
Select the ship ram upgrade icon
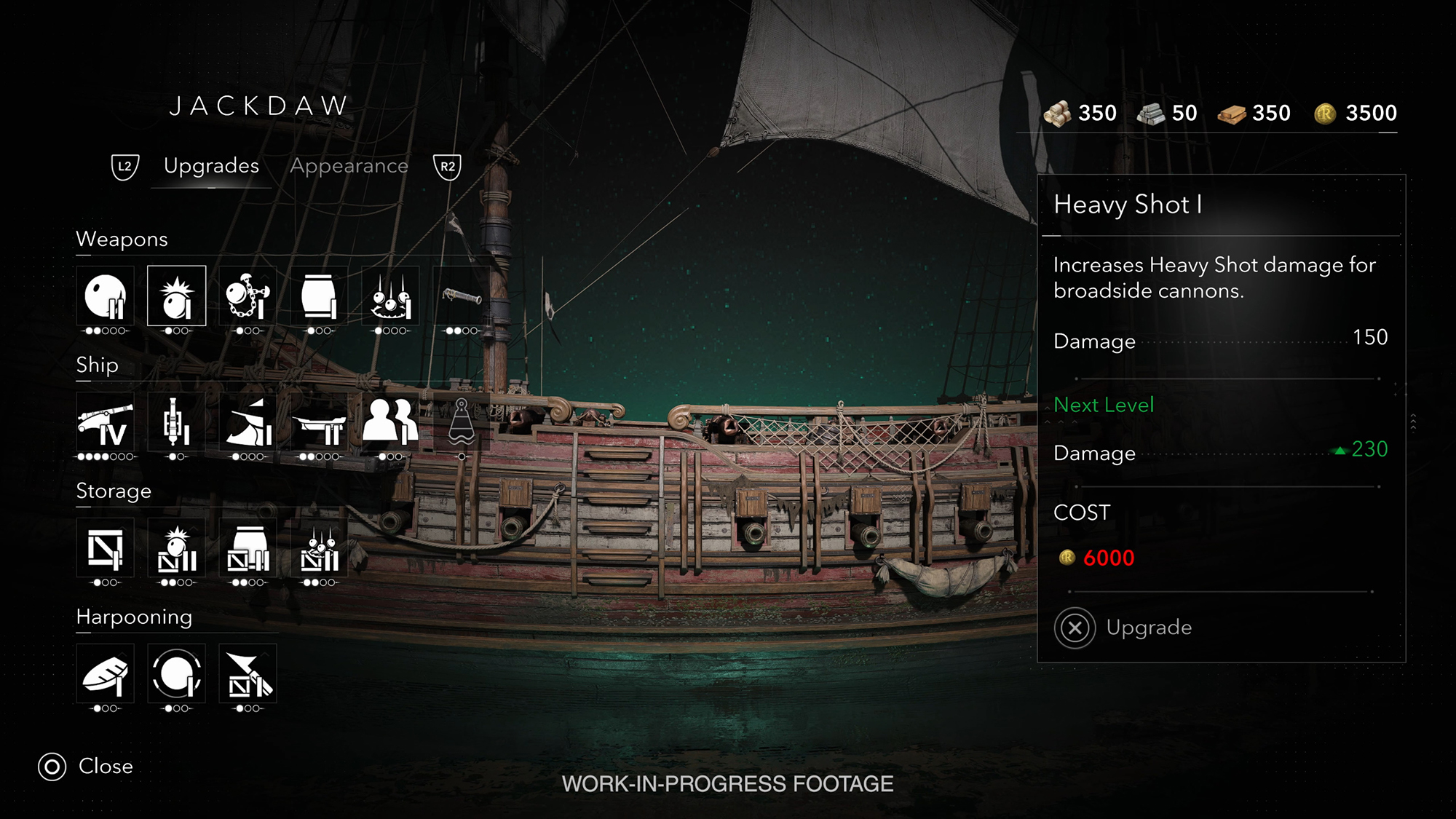(248, 422)
